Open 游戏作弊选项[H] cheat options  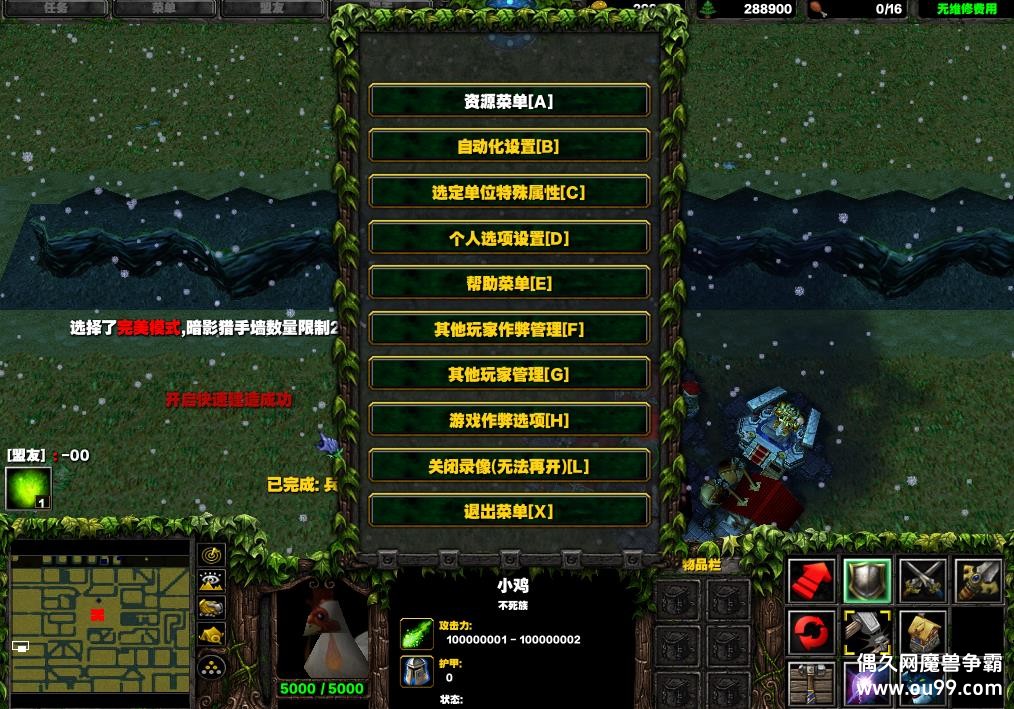(509, 421)
